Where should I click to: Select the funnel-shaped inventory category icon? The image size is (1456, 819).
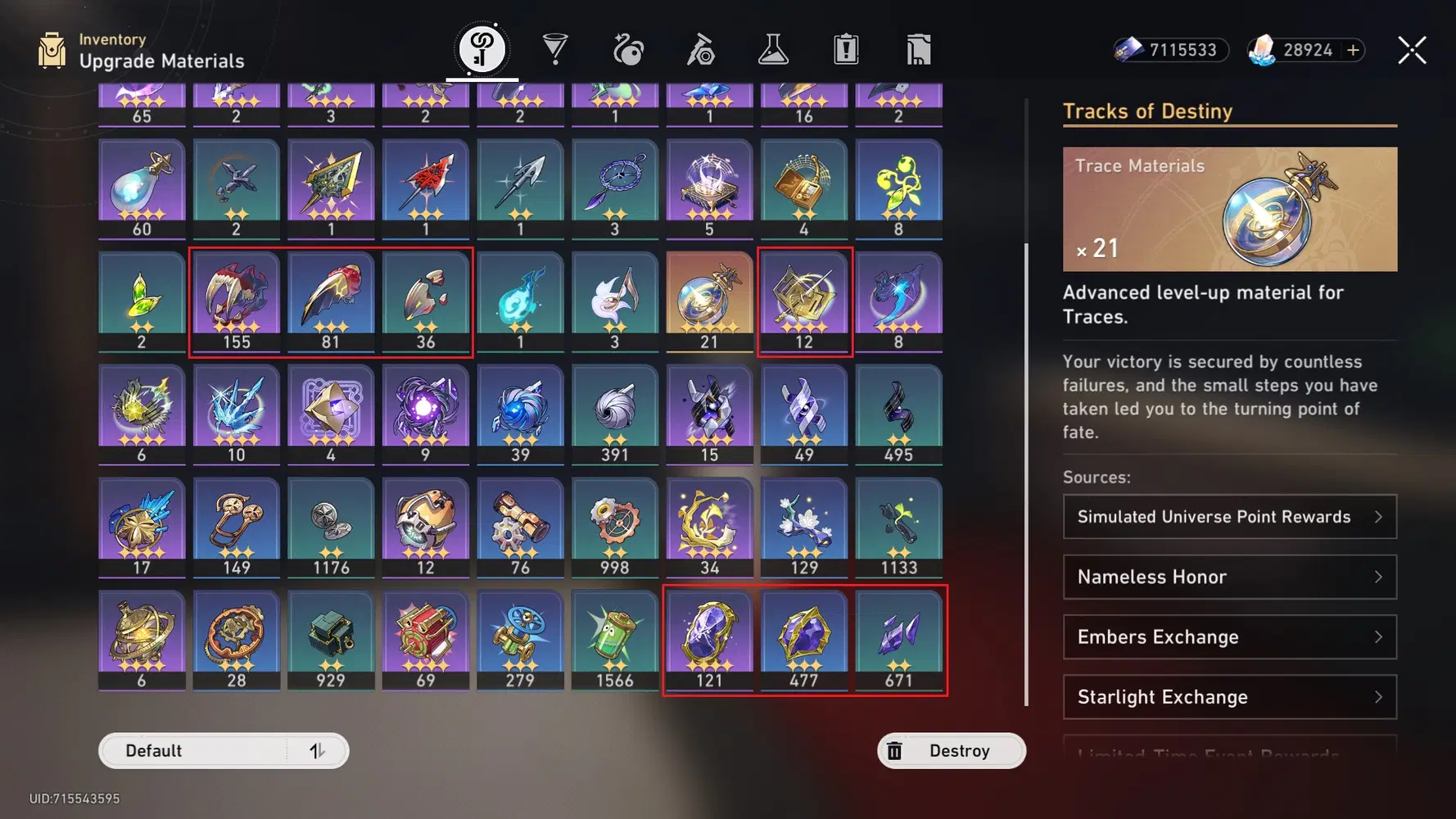(x=556, y=49)
